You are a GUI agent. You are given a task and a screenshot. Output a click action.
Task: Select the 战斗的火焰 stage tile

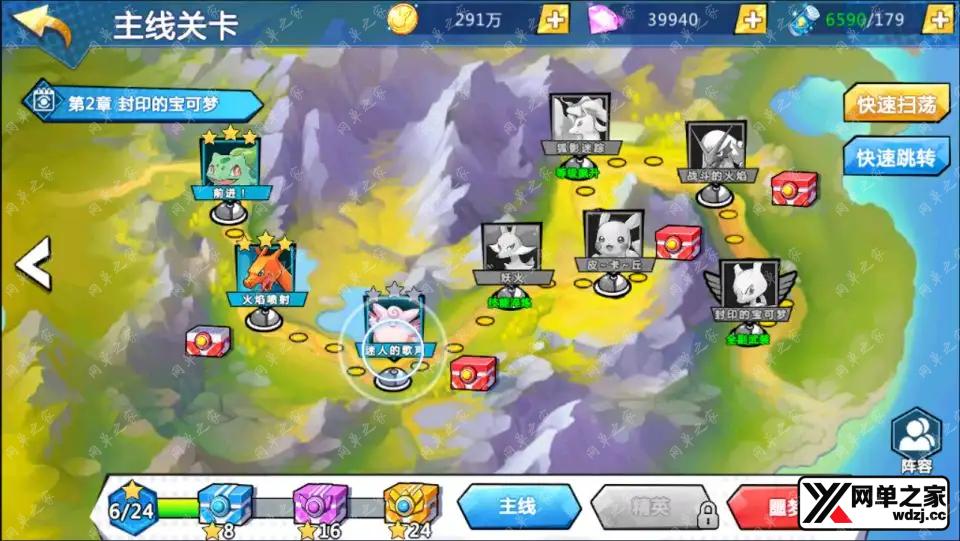pos(716,153)
